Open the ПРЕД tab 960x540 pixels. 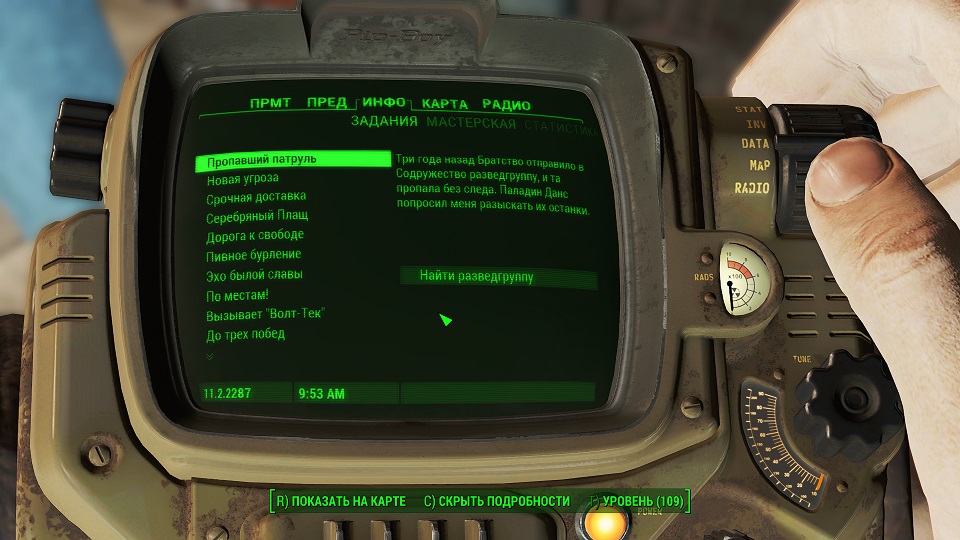327,104
